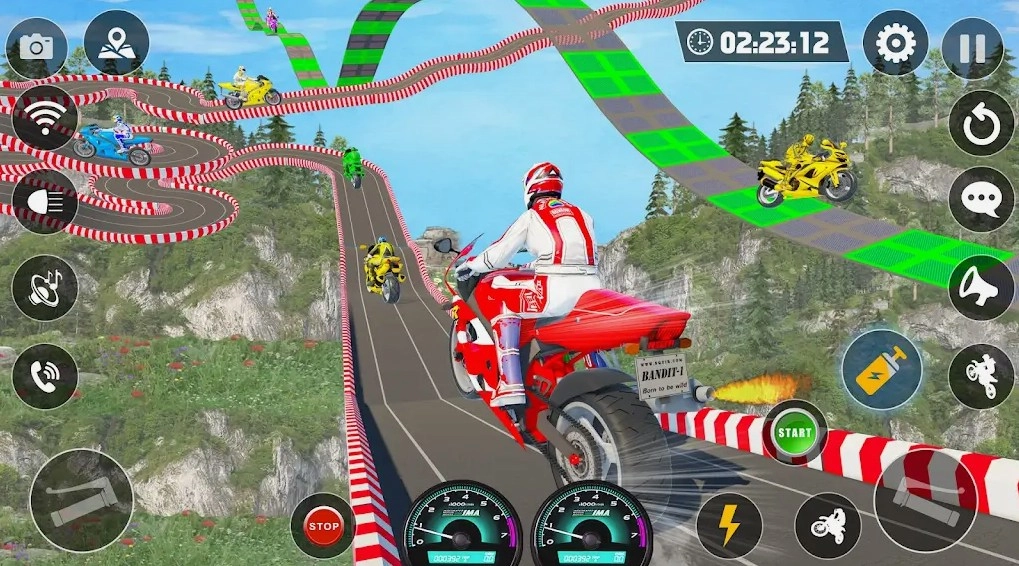The width and height of the screenshot is (1019, 566).
Task: Switch on the headlight button
Action: (44, 201)
